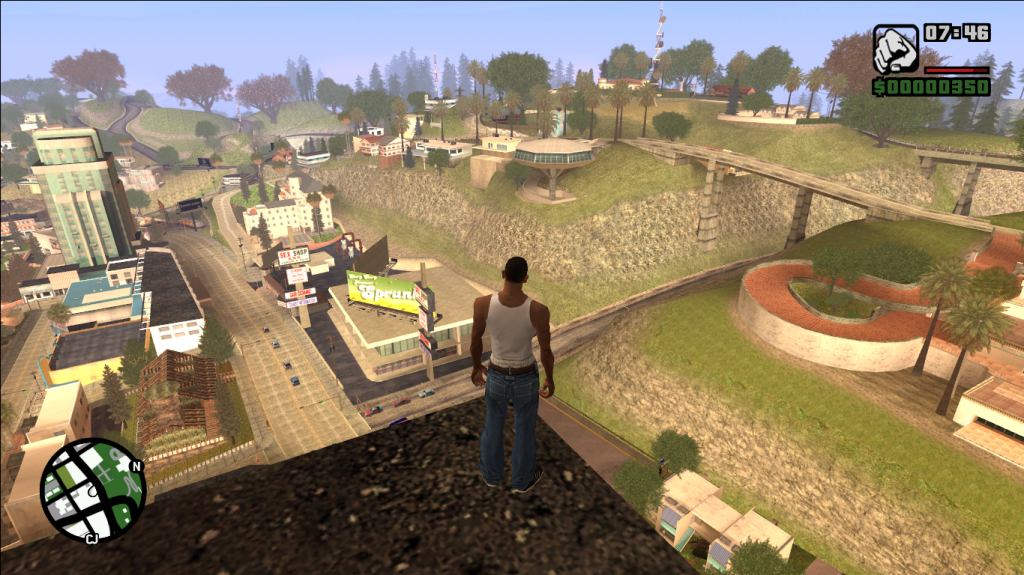Open the circular radar minimap
The width and height of the screenshot is (1024, 575).
click(93, 490)
